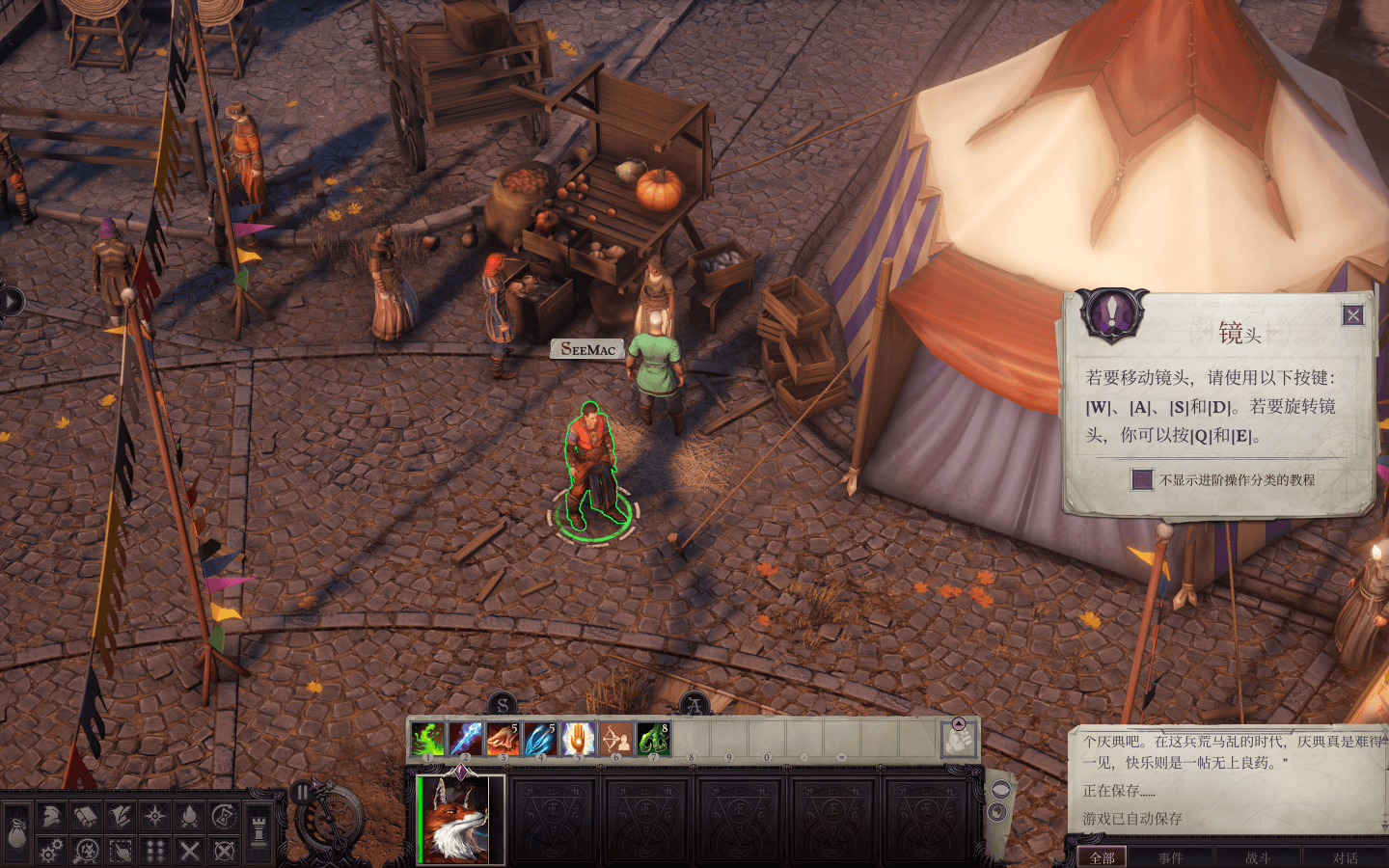Click the fist icon on the action bar
This screenshot has width=1389, height=868.
(959, 740)
